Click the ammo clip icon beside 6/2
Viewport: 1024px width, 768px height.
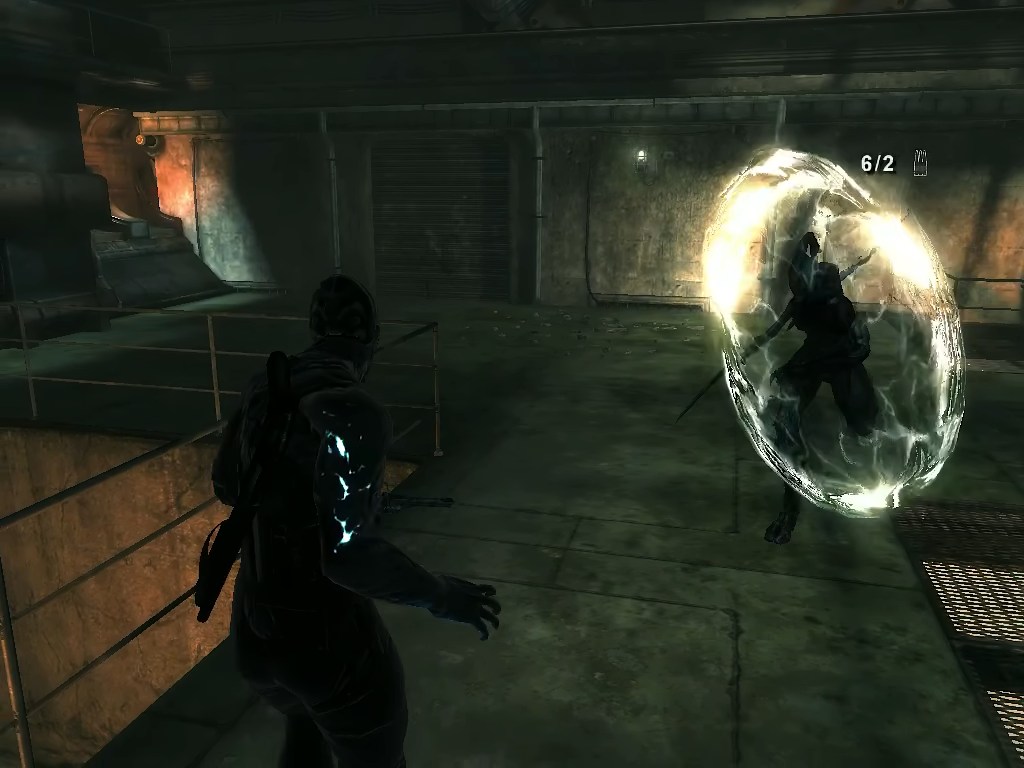point(920,163)
